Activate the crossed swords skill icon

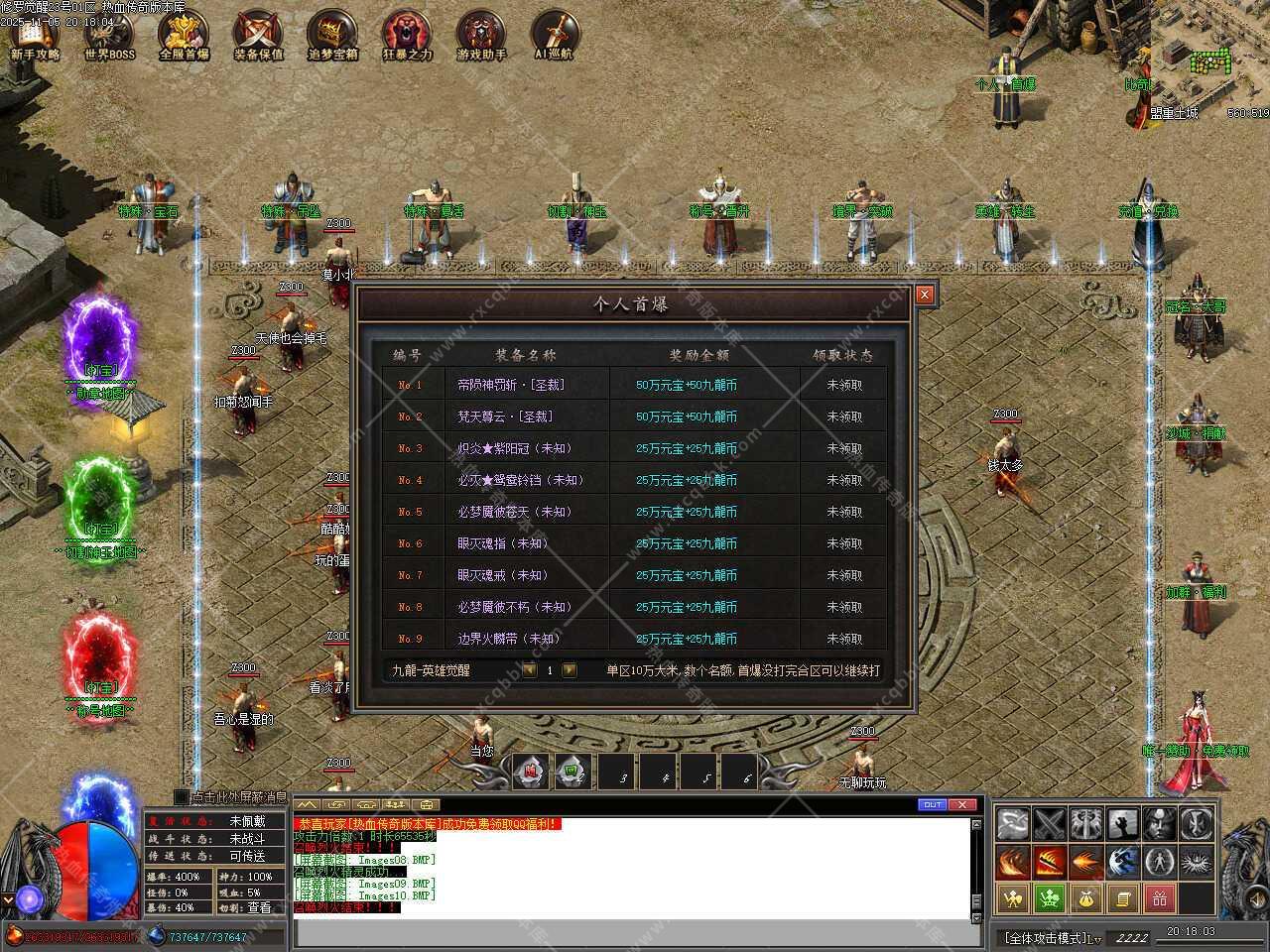point(1049,823)
